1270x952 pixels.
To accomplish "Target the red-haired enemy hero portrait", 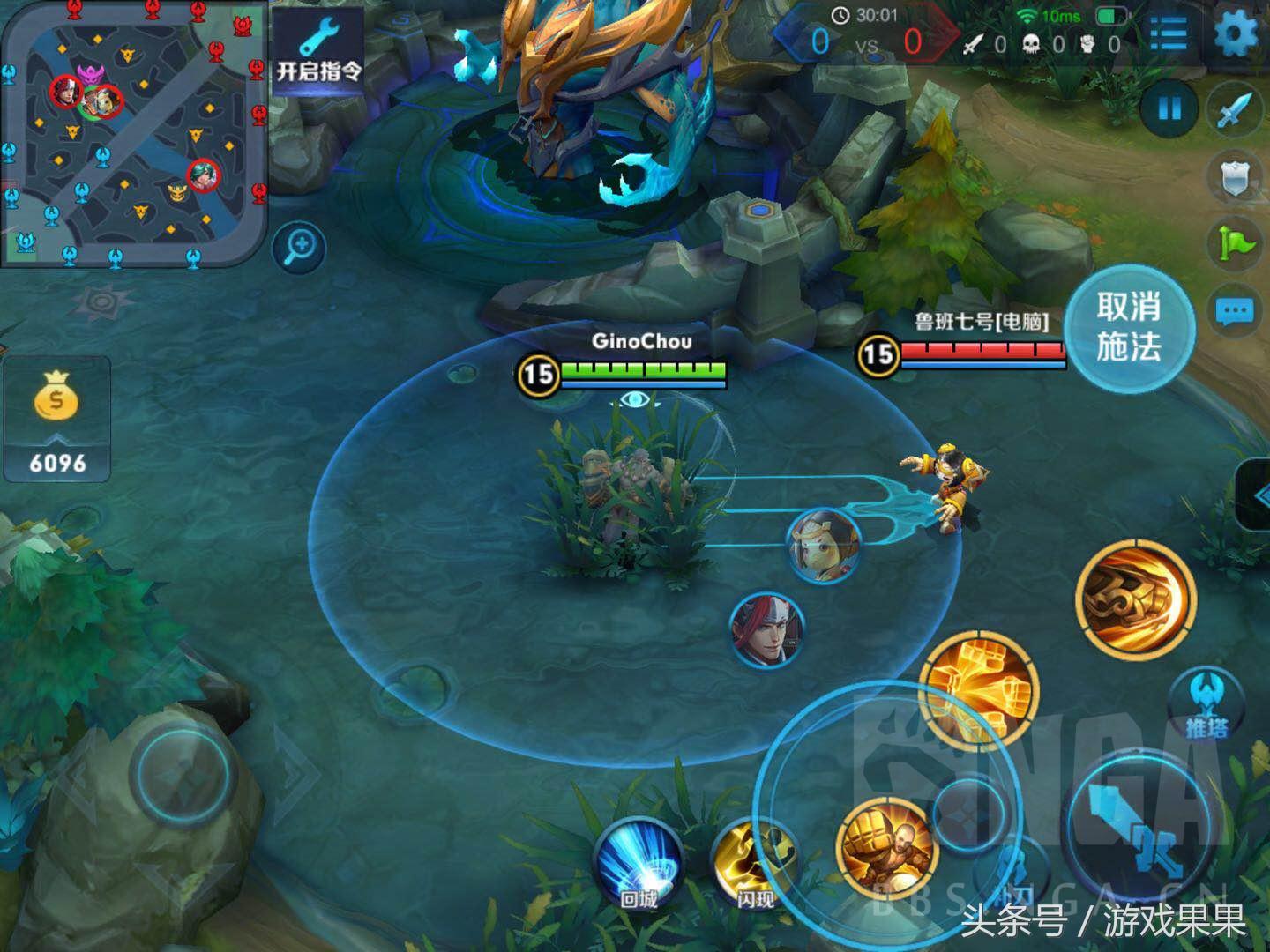I will click(766, 628).
